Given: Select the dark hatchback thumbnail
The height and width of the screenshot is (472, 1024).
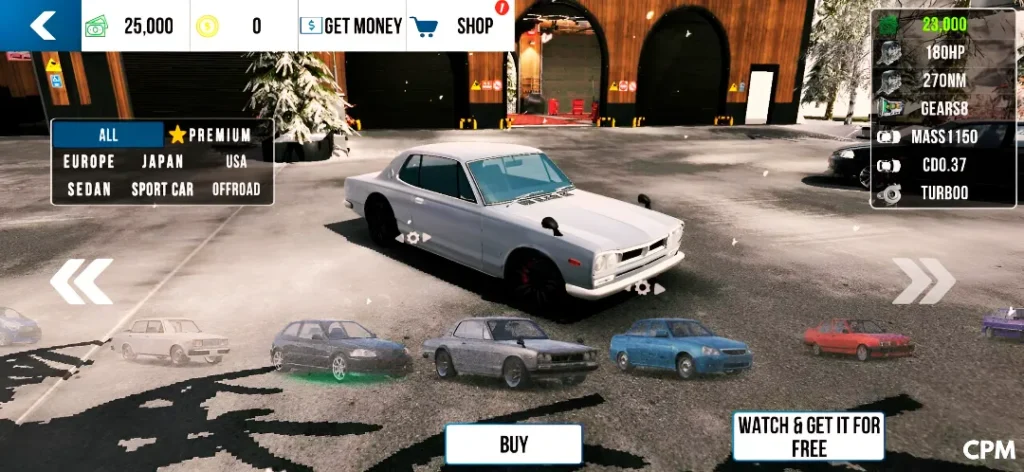Looking at the screenshot, I should coord(339,348).
